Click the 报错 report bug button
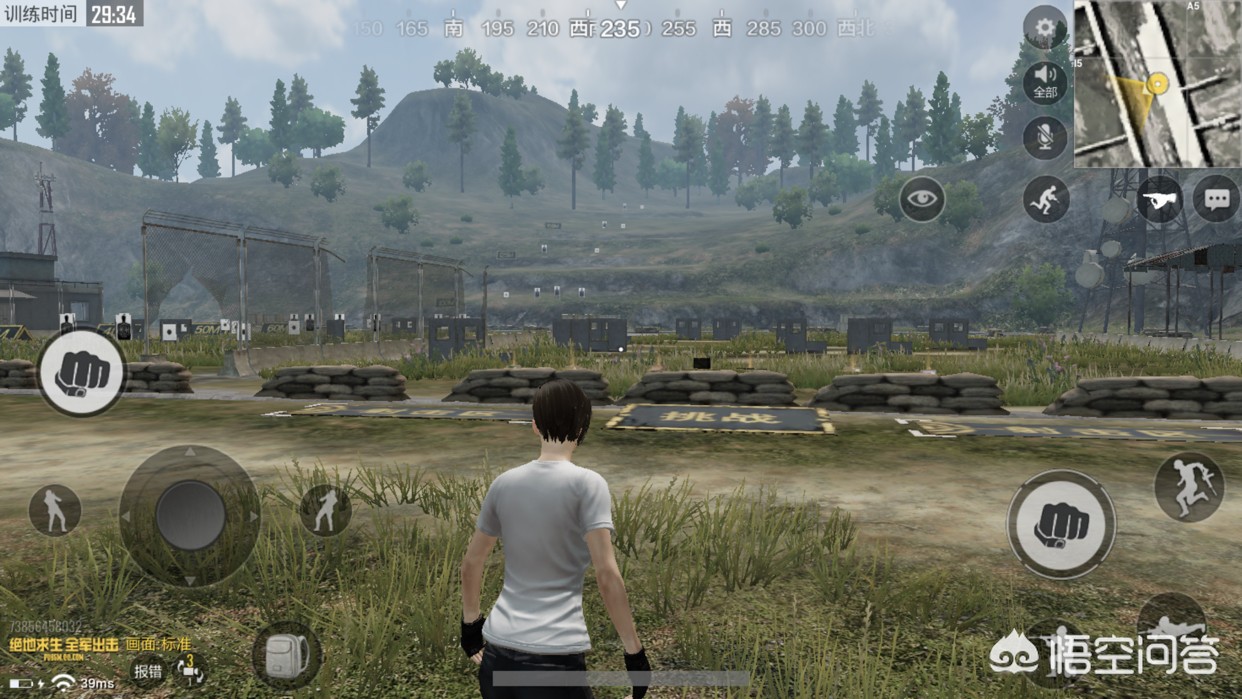Viewport: 1242px width, 699px height. tap(147, 670)
